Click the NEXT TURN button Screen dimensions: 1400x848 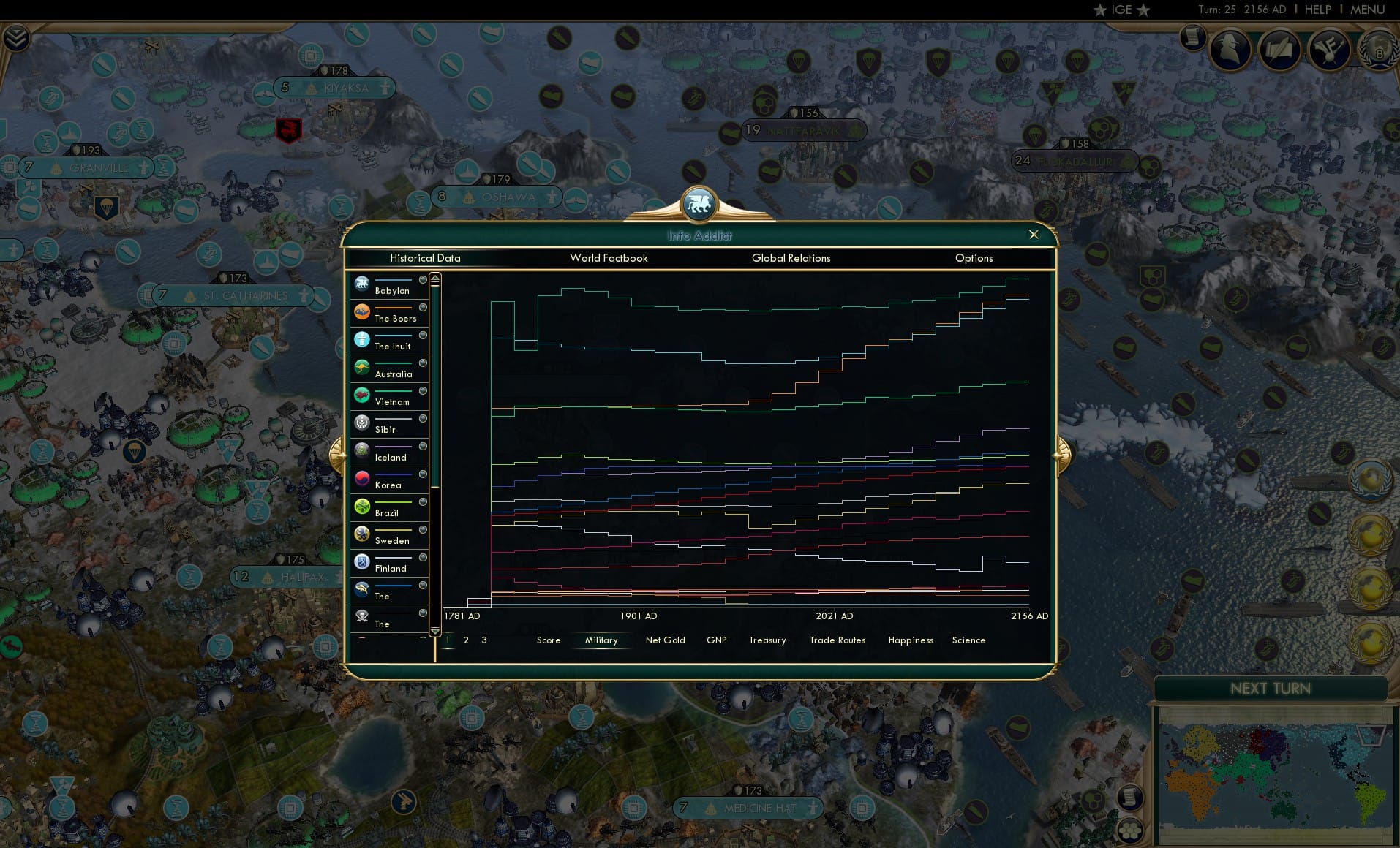click(1271, 689)
